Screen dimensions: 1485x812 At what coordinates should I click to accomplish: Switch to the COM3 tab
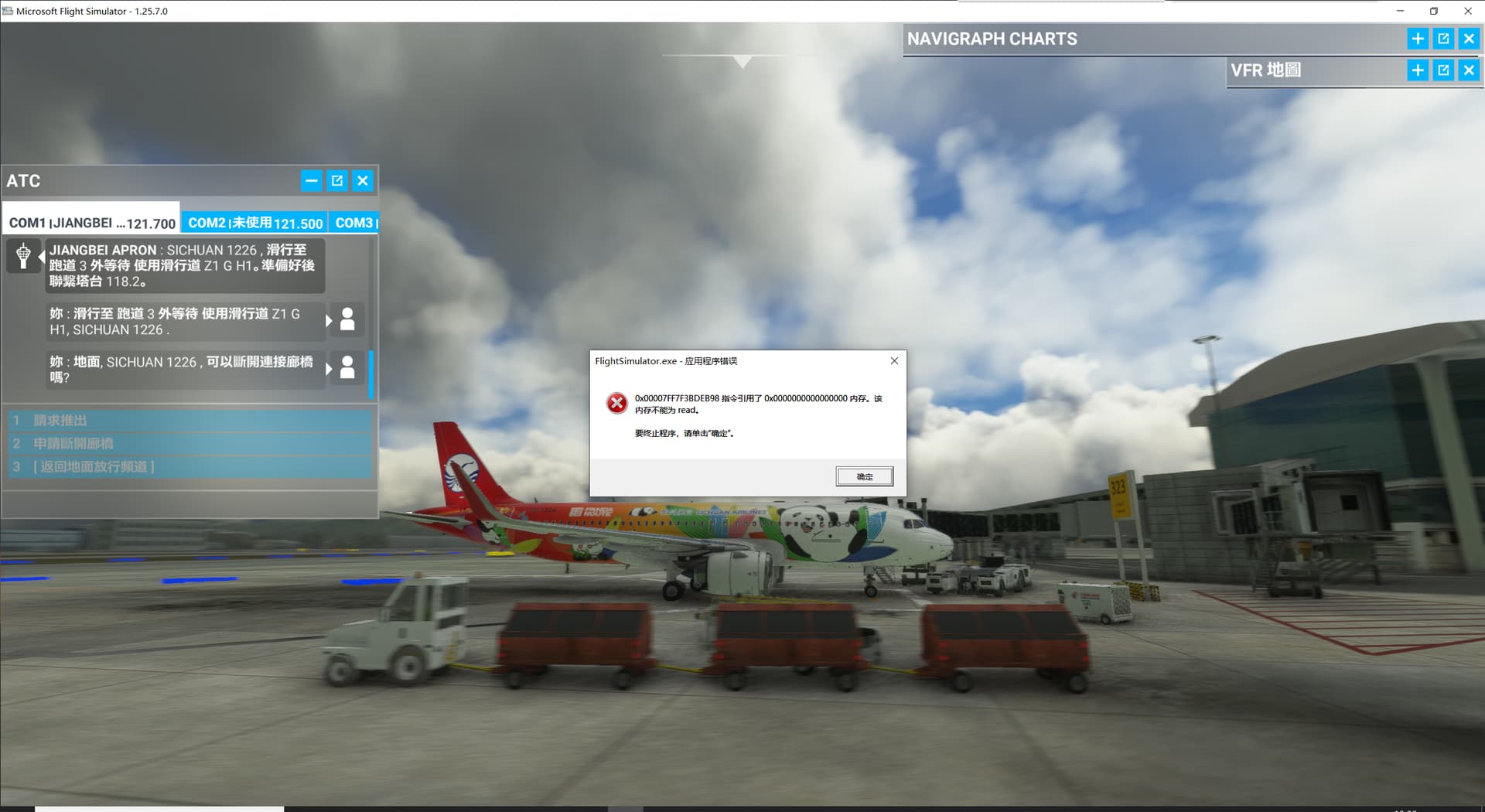[x=354, y=222]
